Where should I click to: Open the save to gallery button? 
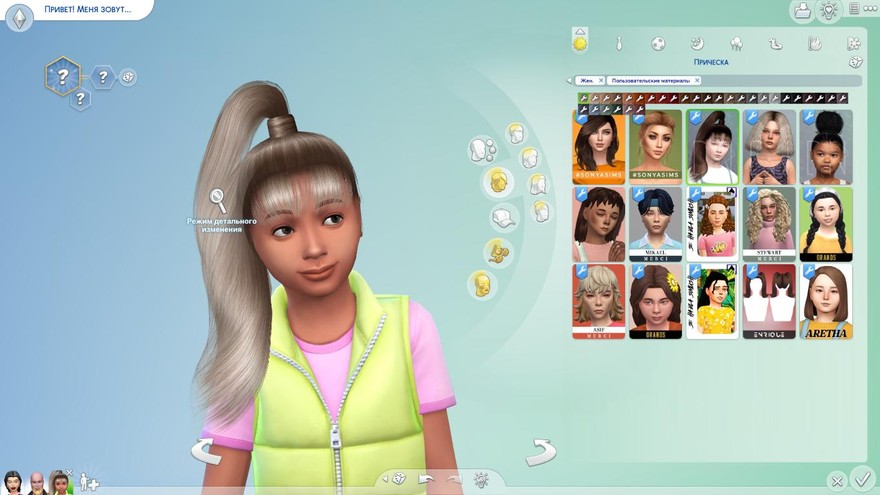tap(801, 11)
